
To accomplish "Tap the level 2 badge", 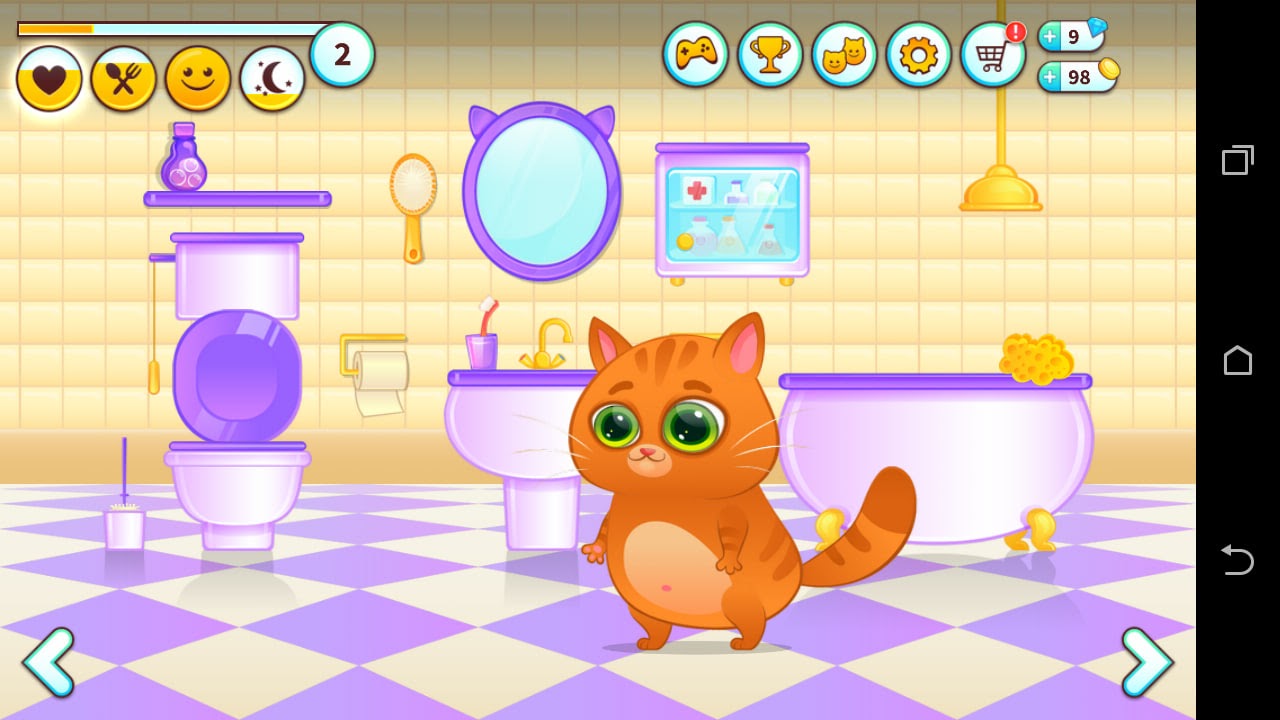I will click(342, 54).
